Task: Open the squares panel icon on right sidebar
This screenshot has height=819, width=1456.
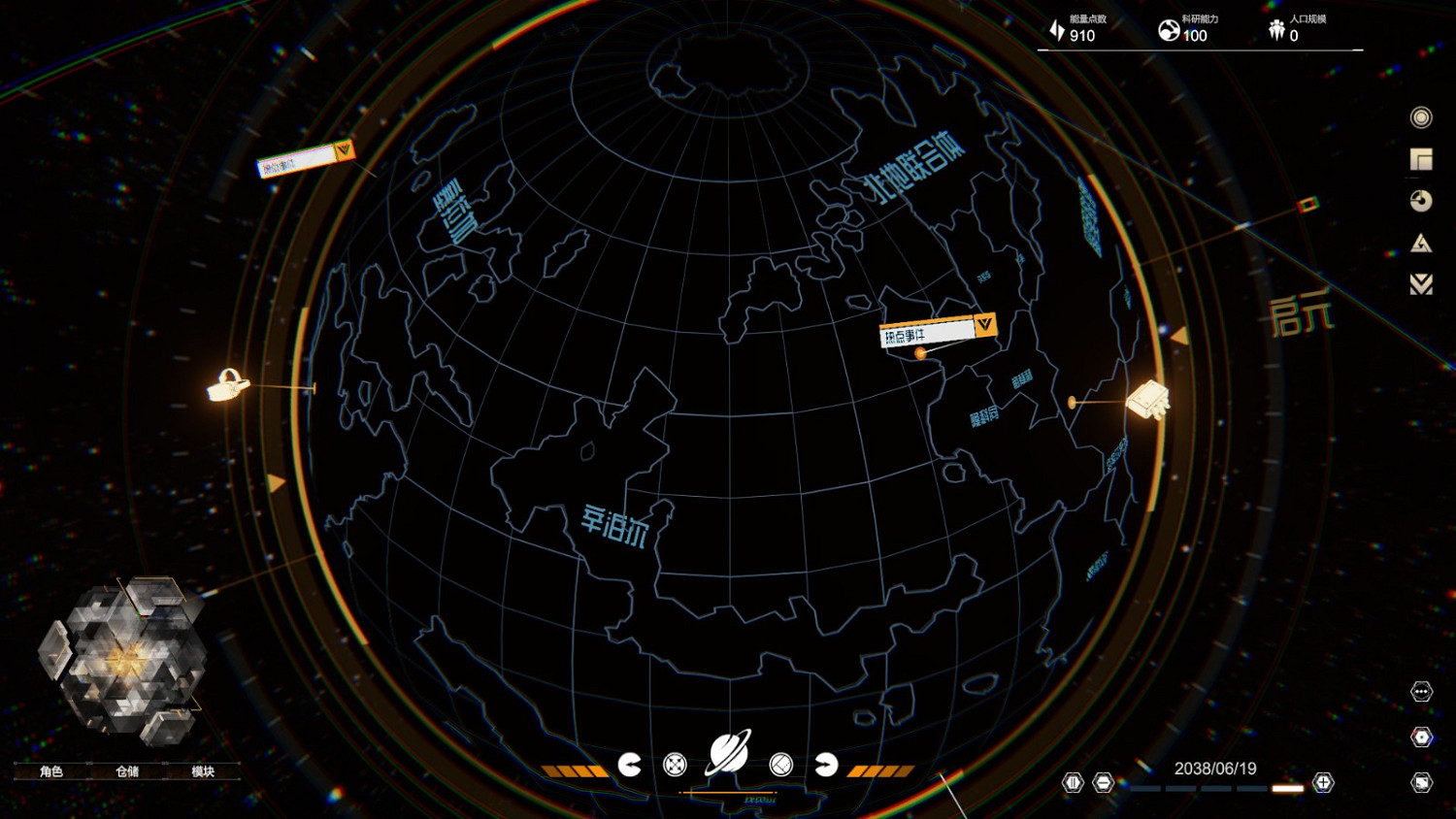Action: (x=1420, y=157)
